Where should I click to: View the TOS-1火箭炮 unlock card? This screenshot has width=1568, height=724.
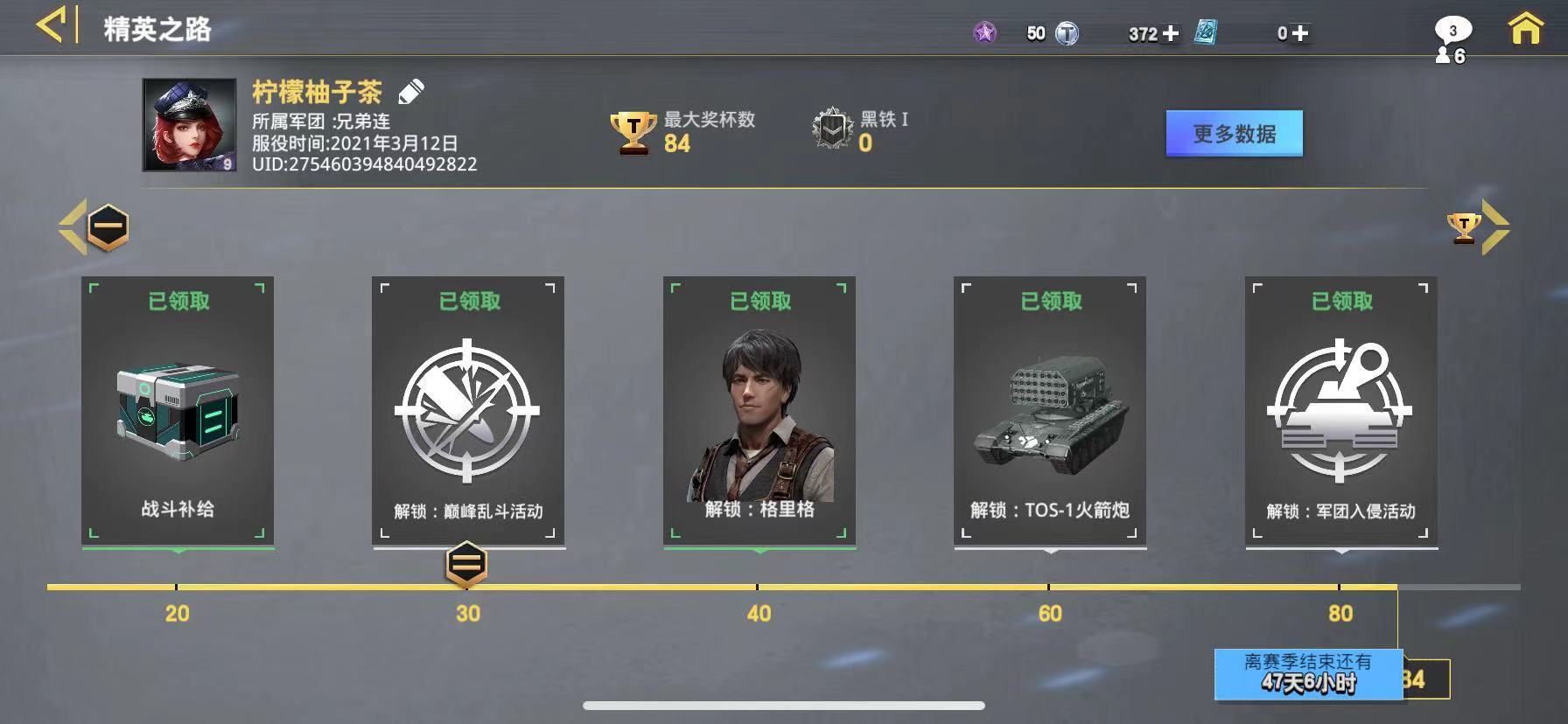pos(1050,411)
